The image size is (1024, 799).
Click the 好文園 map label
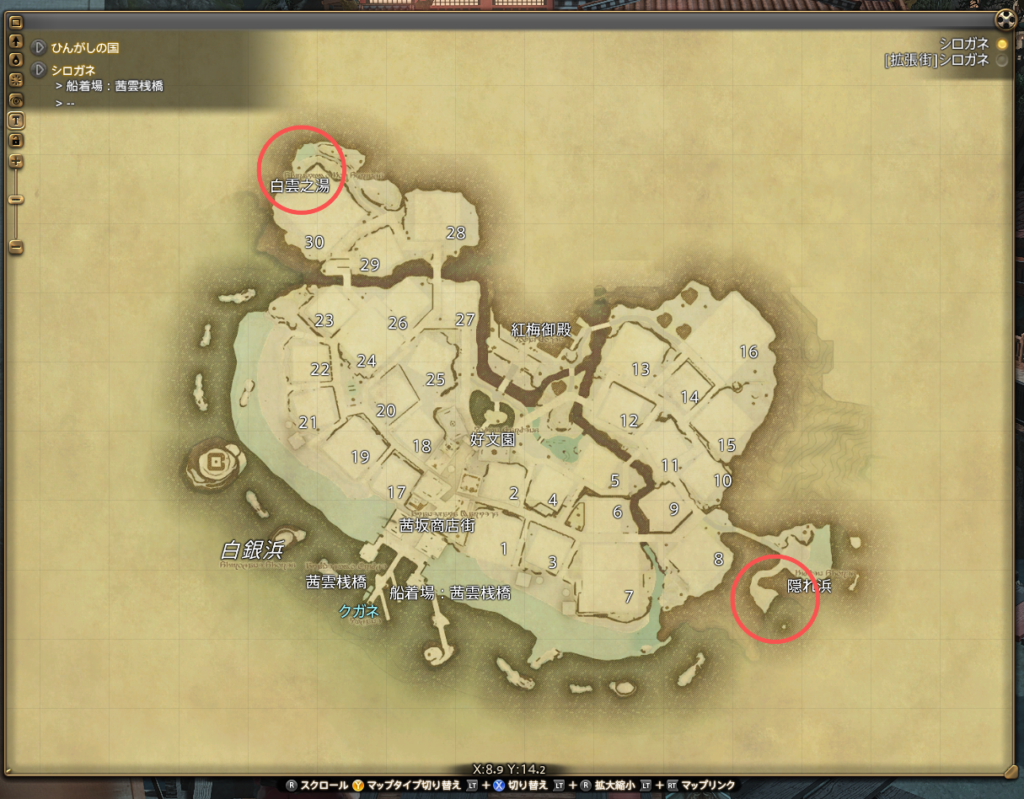[493, 439]
